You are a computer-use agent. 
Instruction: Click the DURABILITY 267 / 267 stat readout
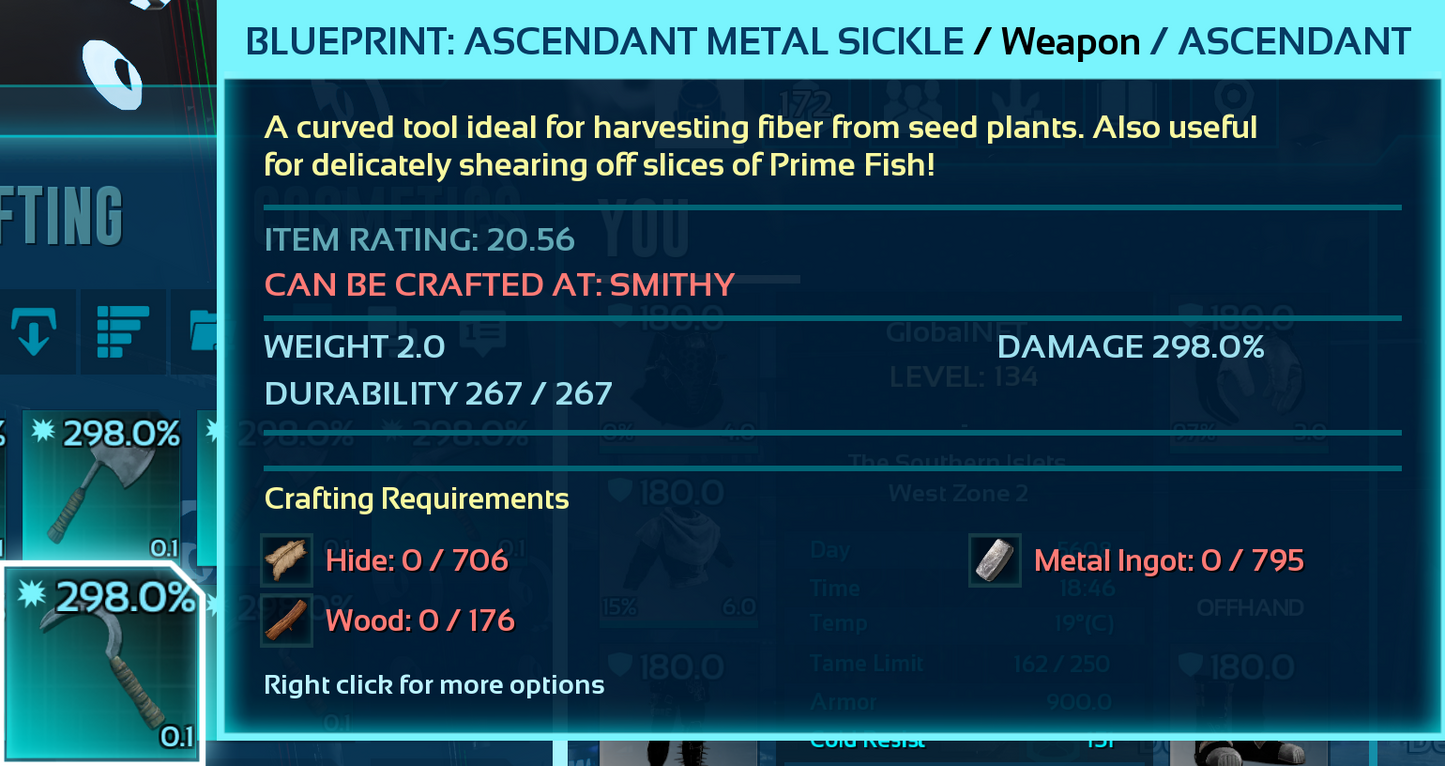pyautogui.click(x=437, y=393)
